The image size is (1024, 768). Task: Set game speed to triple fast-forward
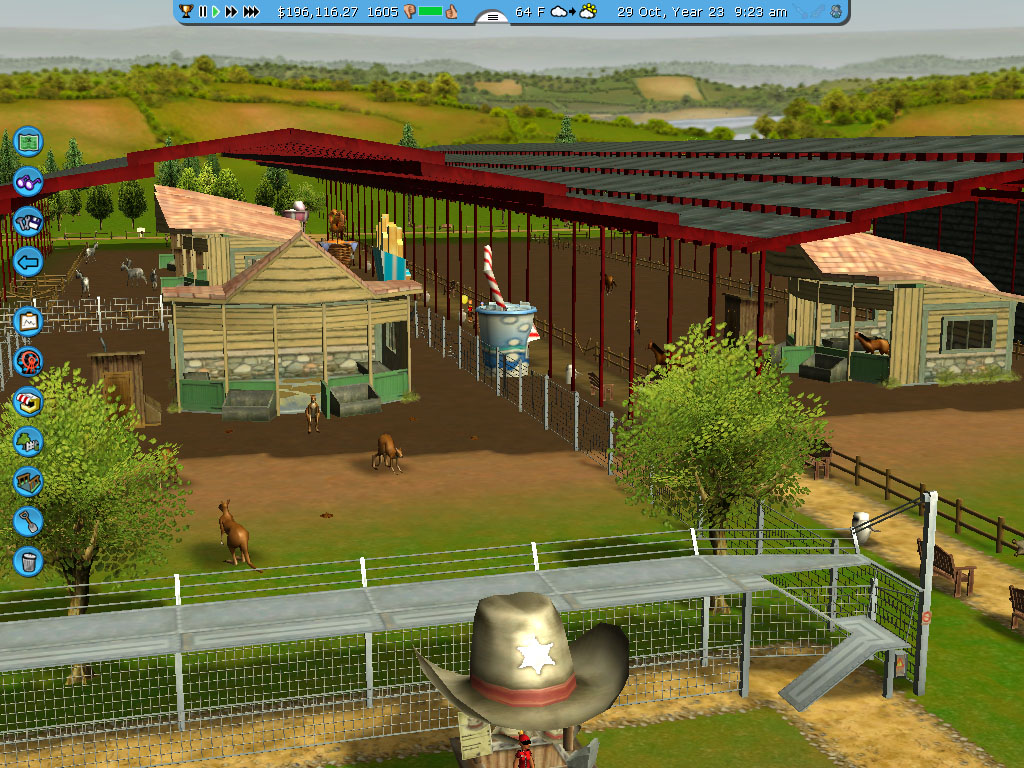click(x=252, y=12)
